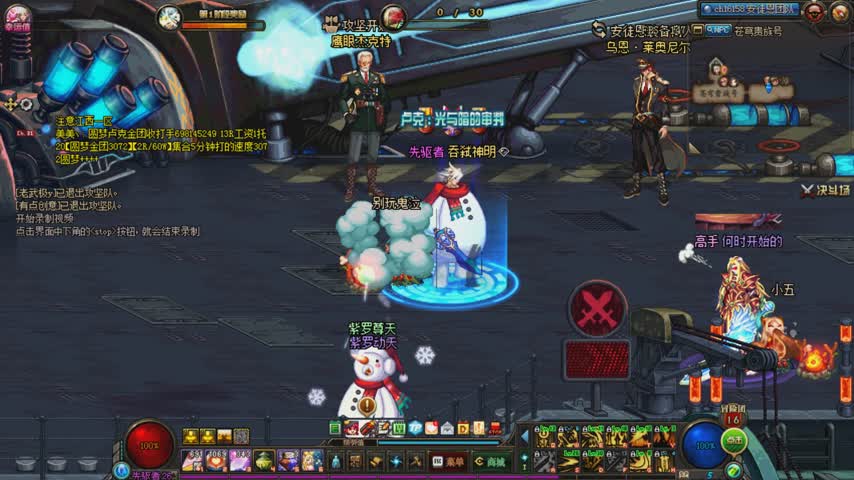Image resolution: width=854 pixels, height=480 pixels.
Task: Click the green feather button at bottom right
Action: pyautogui.click(x=733, y=469)
